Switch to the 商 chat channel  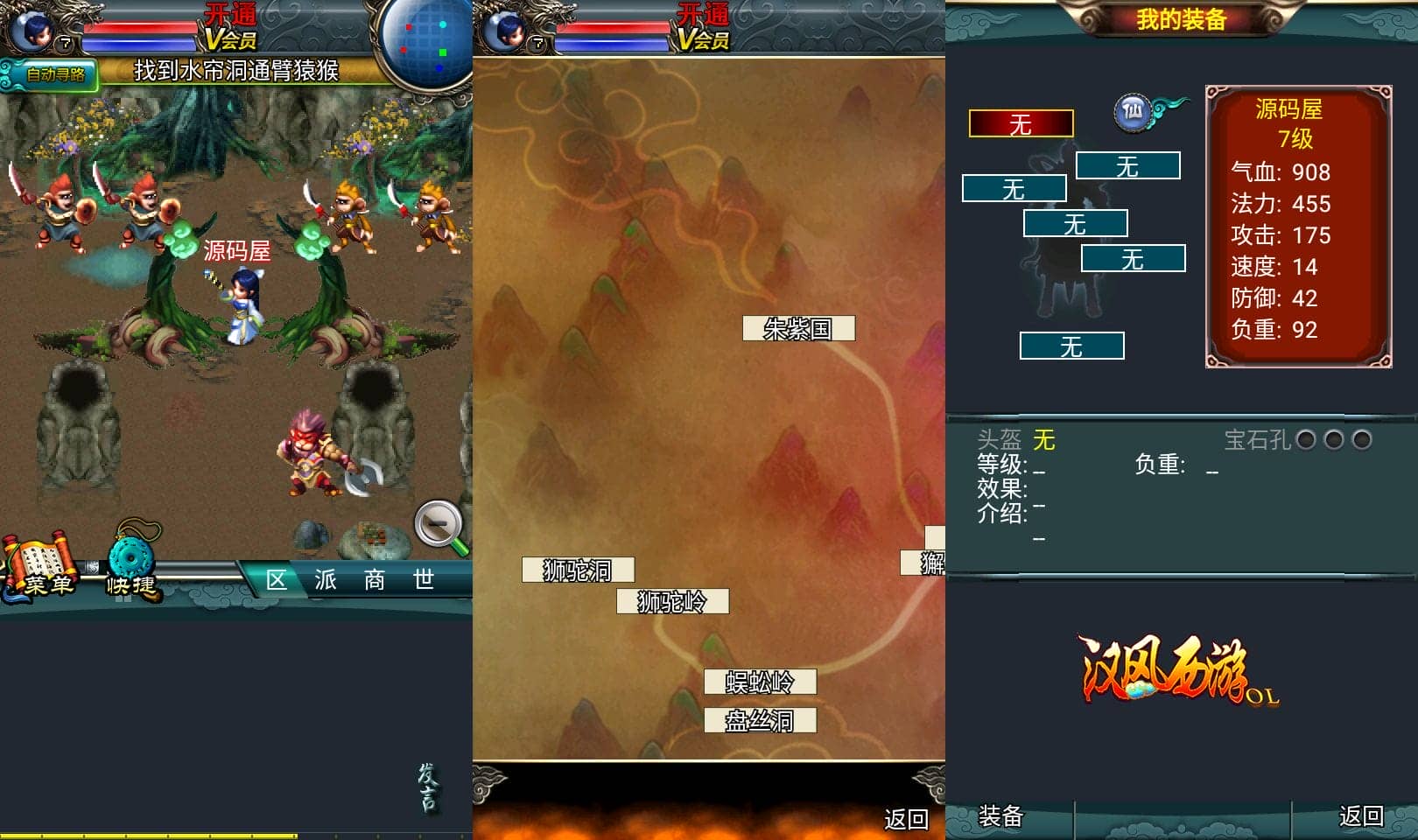point(375,580)
